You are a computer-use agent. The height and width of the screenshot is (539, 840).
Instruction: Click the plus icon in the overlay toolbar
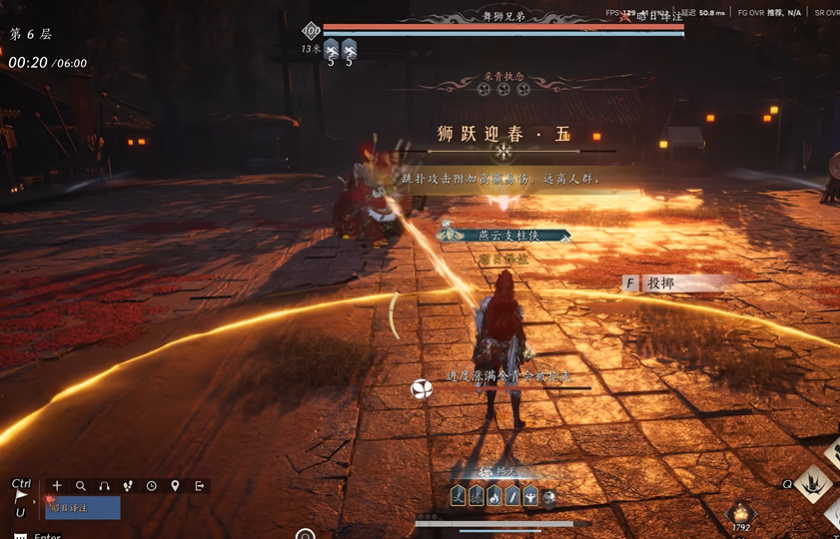click(57, 486)
